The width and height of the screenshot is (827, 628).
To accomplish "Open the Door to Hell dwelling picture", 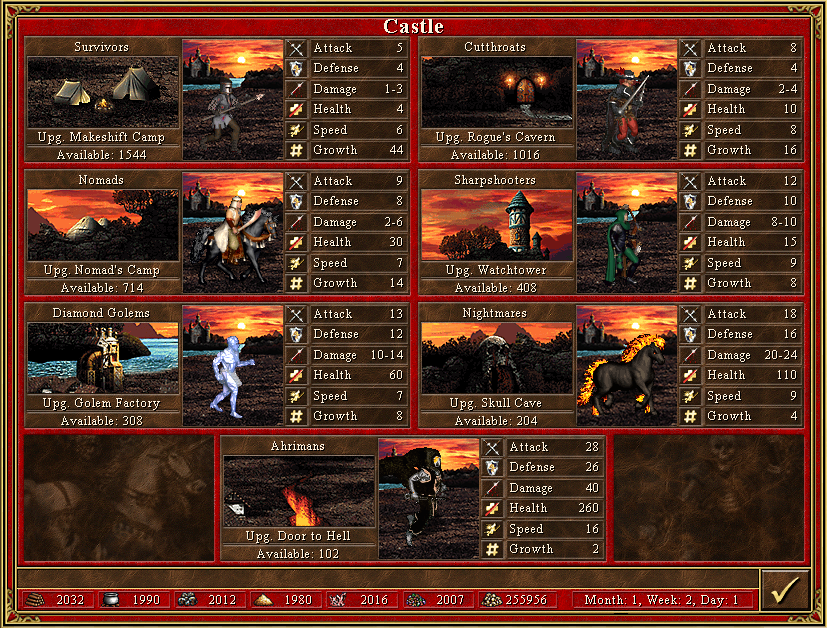I will [x=299, y=491].
